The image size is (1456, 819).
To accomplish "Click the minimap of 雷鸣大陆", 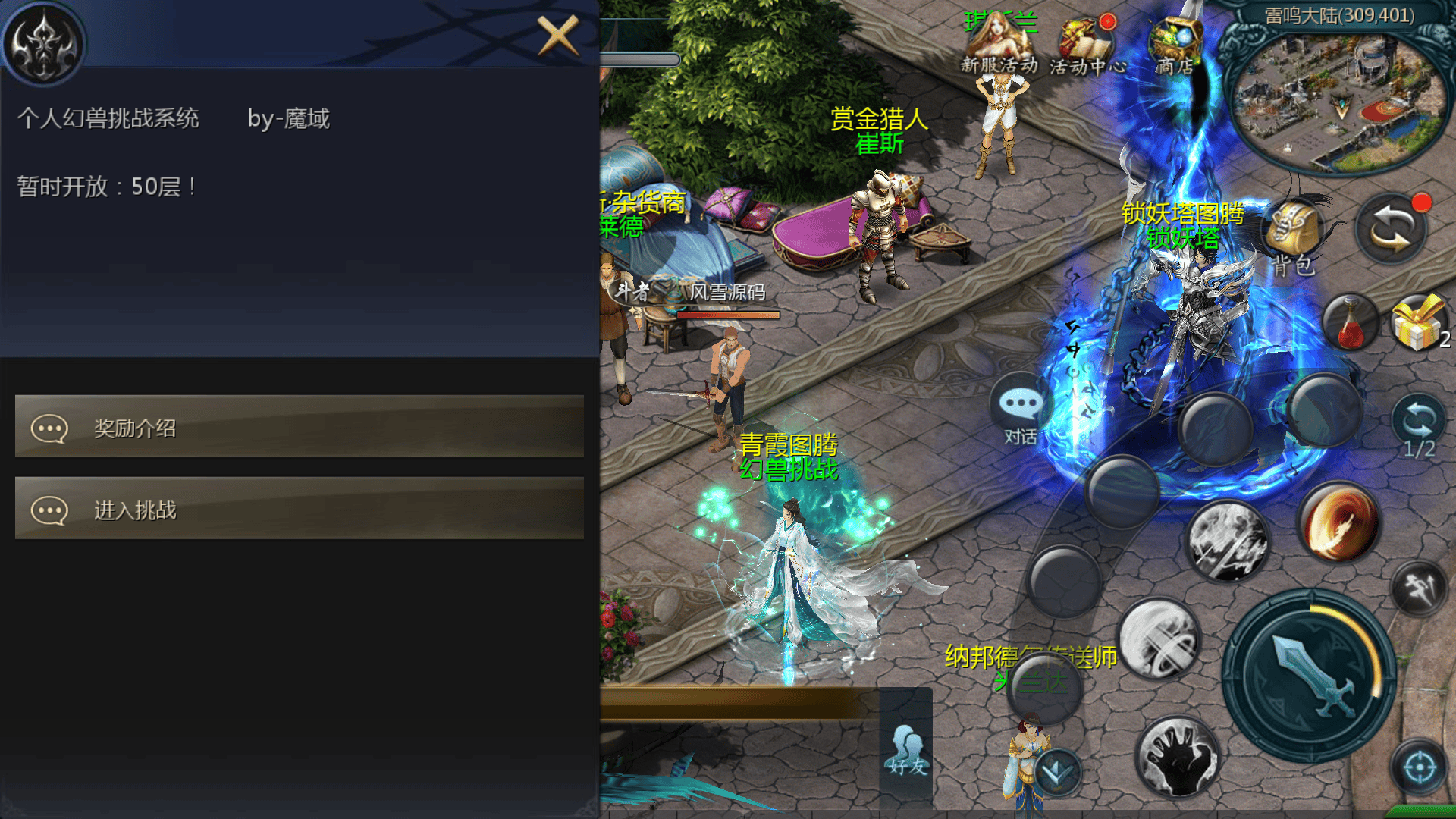I will point(1336,102).
